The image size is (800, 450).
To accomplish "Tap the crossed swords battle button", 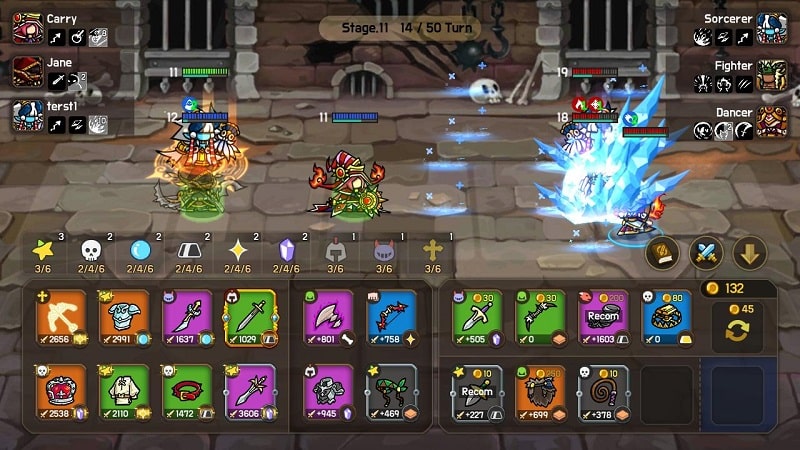I will pyautogui.click(x=705, y=253).
